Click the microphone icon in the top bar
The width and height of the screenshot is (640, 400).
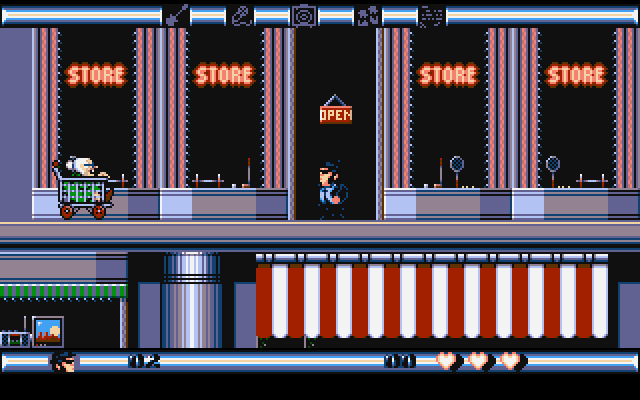(241, 15)
